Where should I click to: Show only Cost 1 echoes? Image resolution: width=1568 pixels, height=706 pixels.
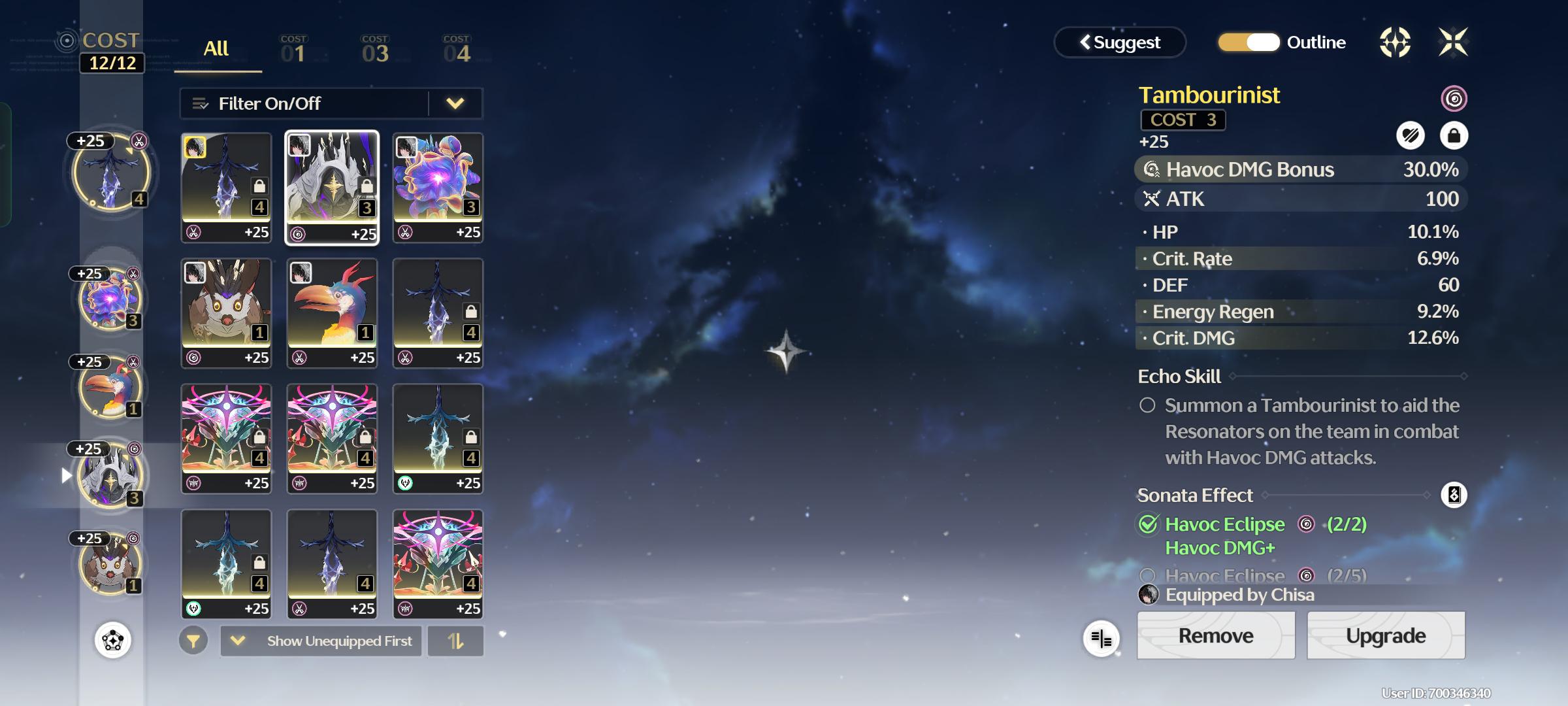coord(293,50)
